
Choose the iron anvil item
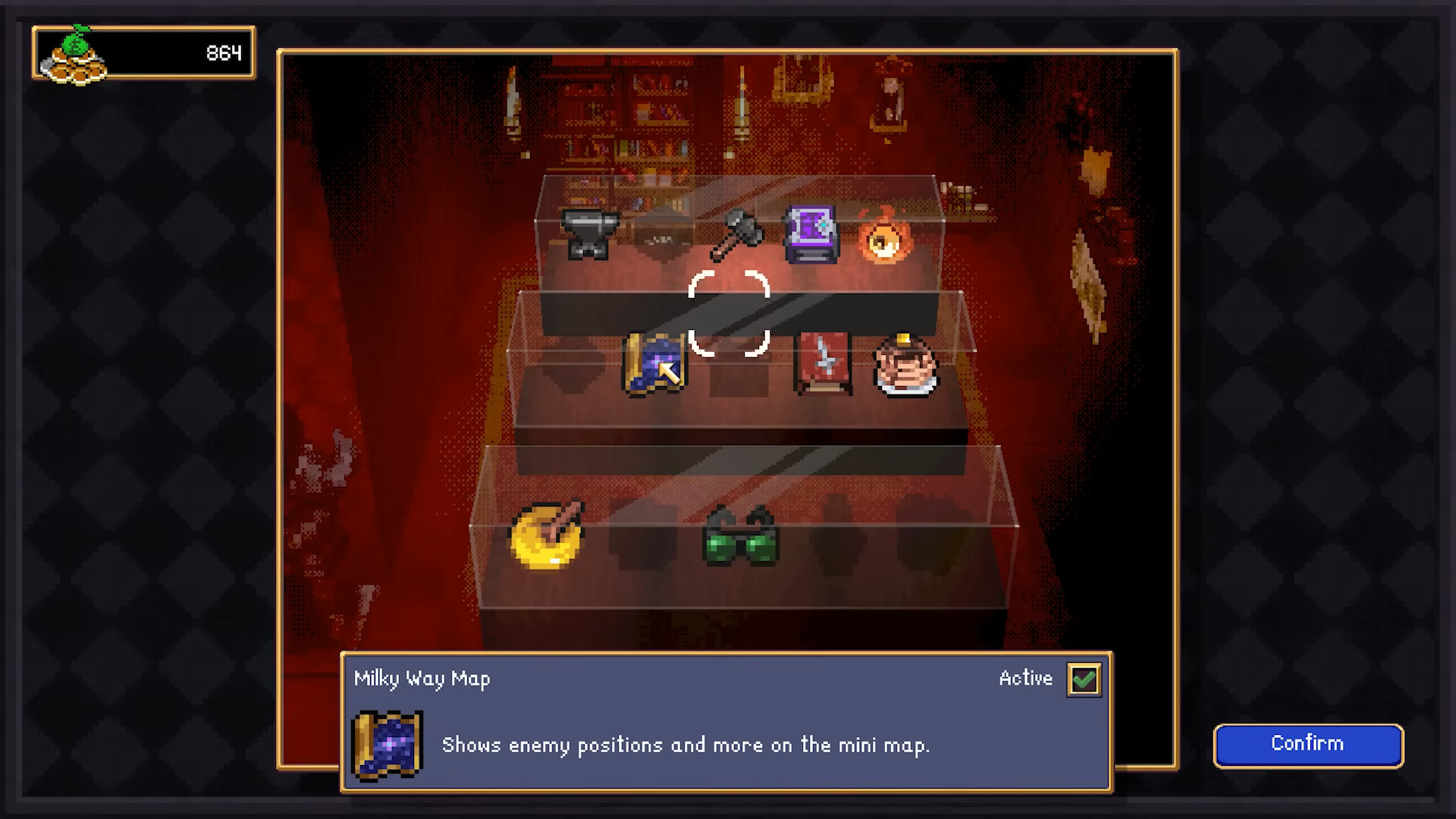pos(589,234)
